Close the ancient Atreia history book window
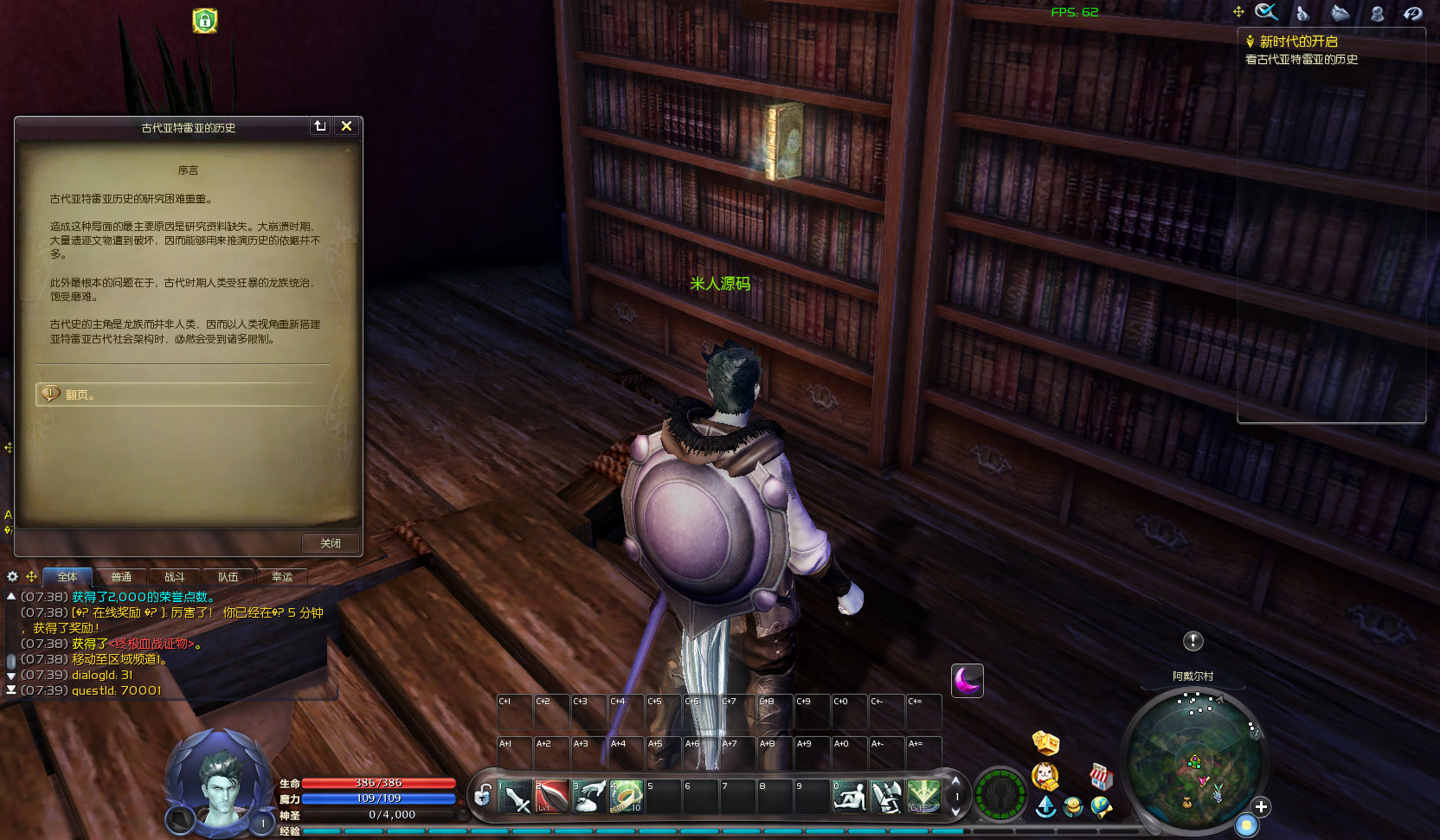 346,126
